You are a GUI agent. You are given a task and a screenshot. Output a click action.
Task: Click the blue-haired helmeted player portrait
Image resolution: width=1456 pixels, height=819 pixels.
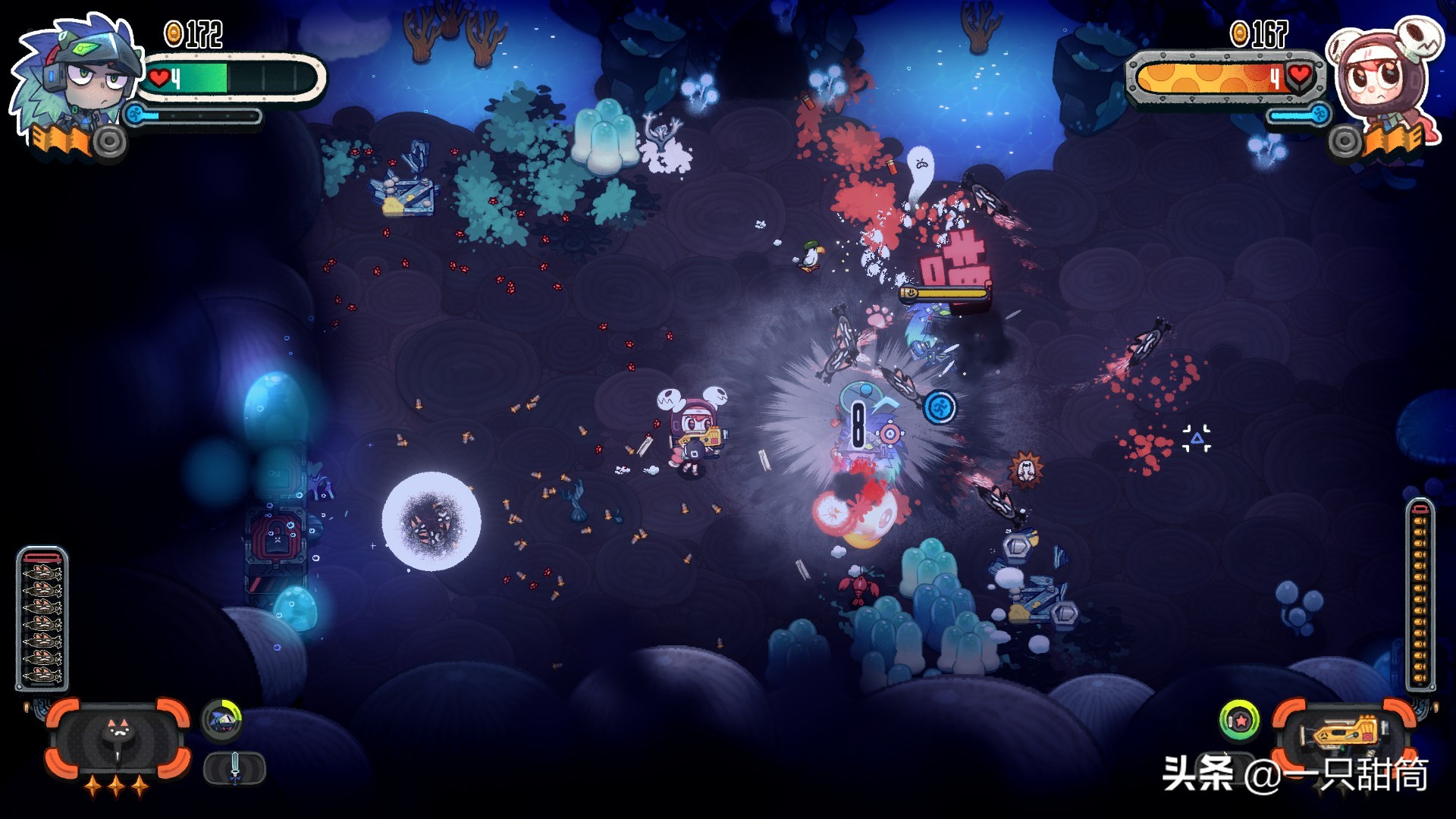pos(77,76)
